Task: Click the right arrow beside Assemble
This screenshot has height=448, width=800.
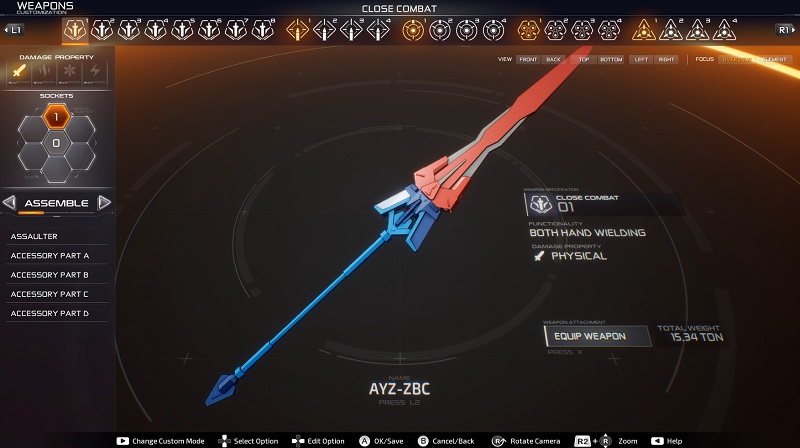Action: pos(104,203)
